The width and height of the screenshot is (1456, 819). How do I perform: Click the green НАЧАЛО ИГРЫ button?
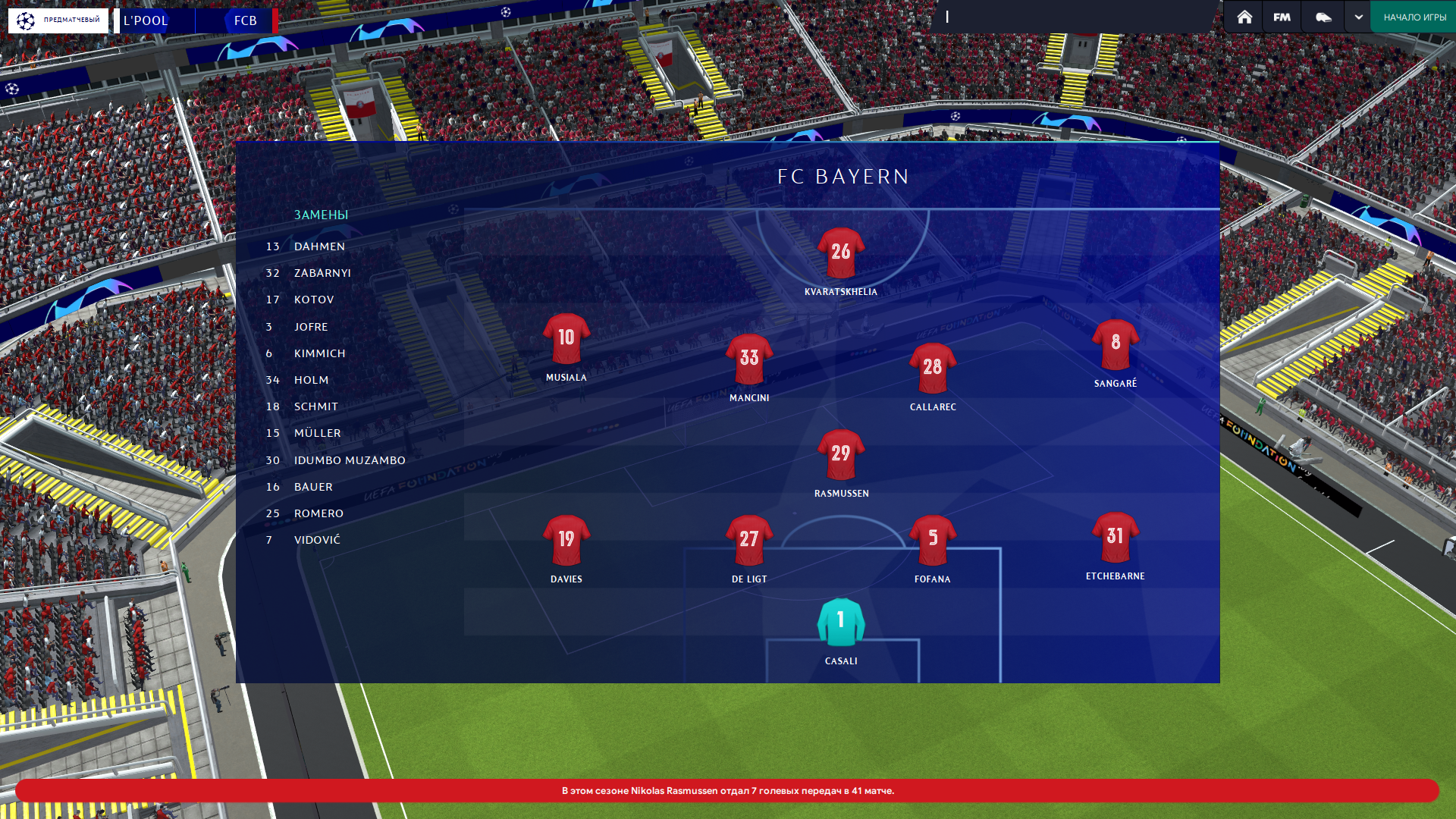[1414, 17]
